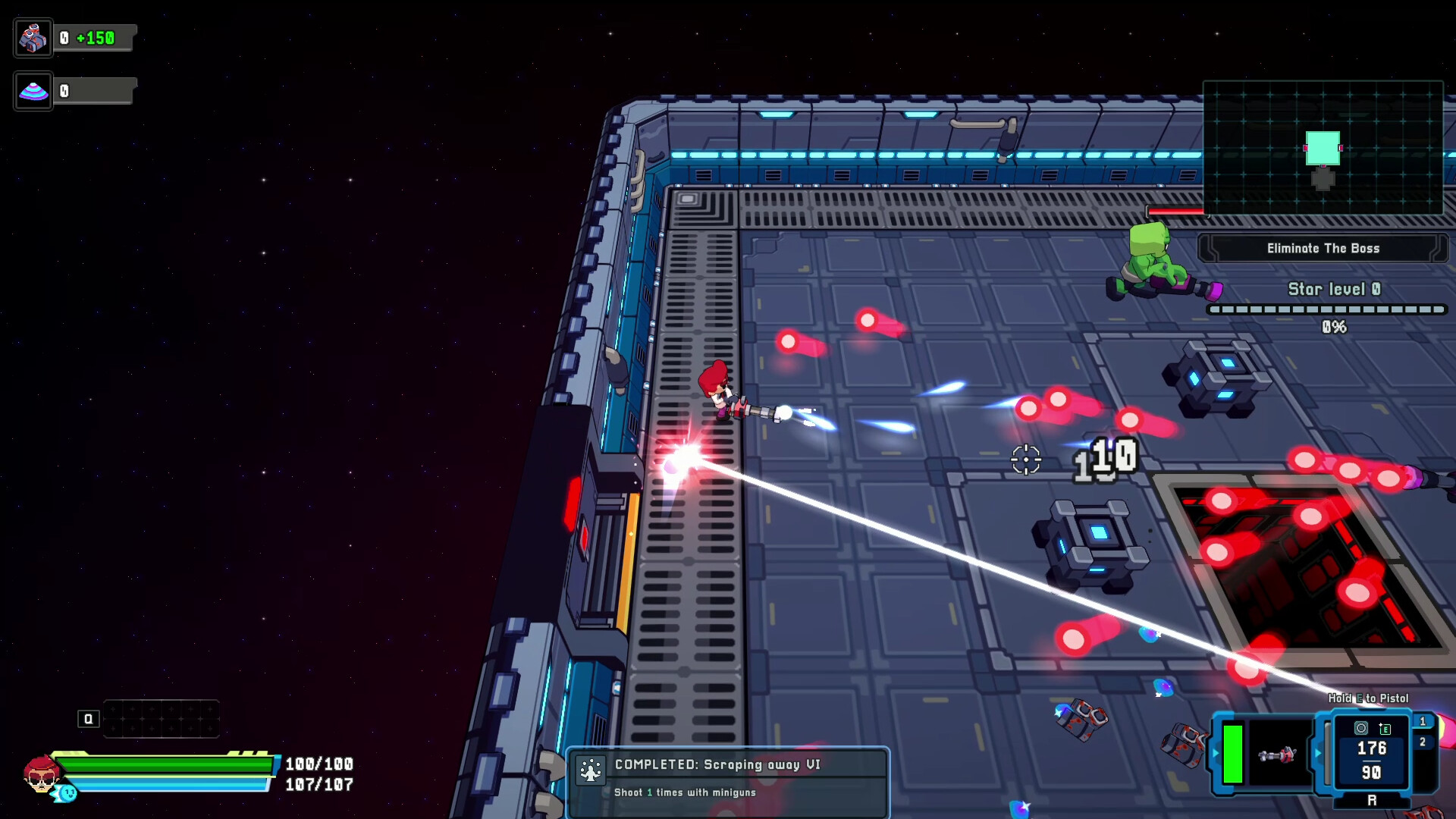Expand the chevron before the ammo counter panel
This screenshot has width=1456, height=819.
coord(1318,755)
